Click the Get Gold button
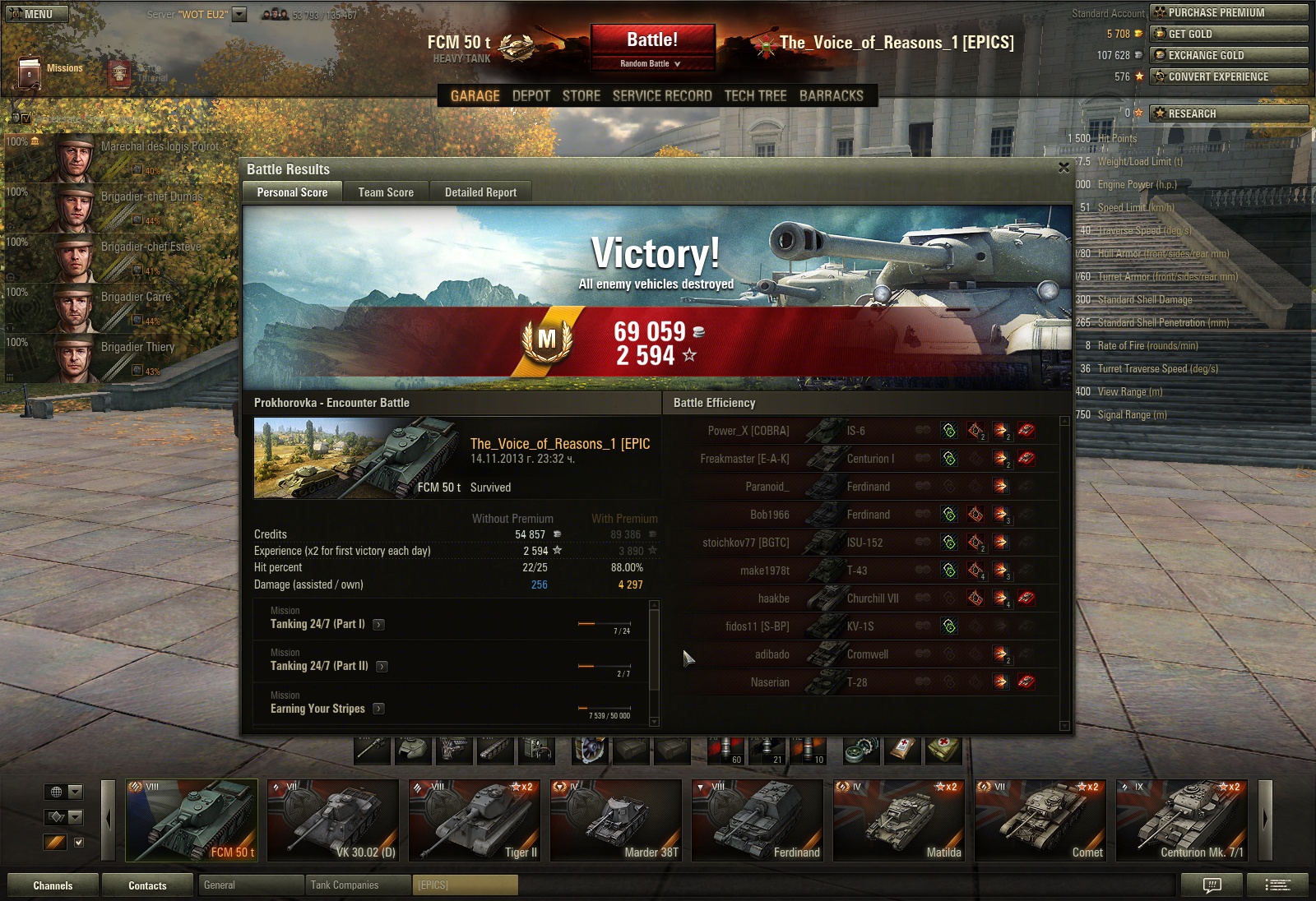The image size is (1316, 901). pos(1228,34)
